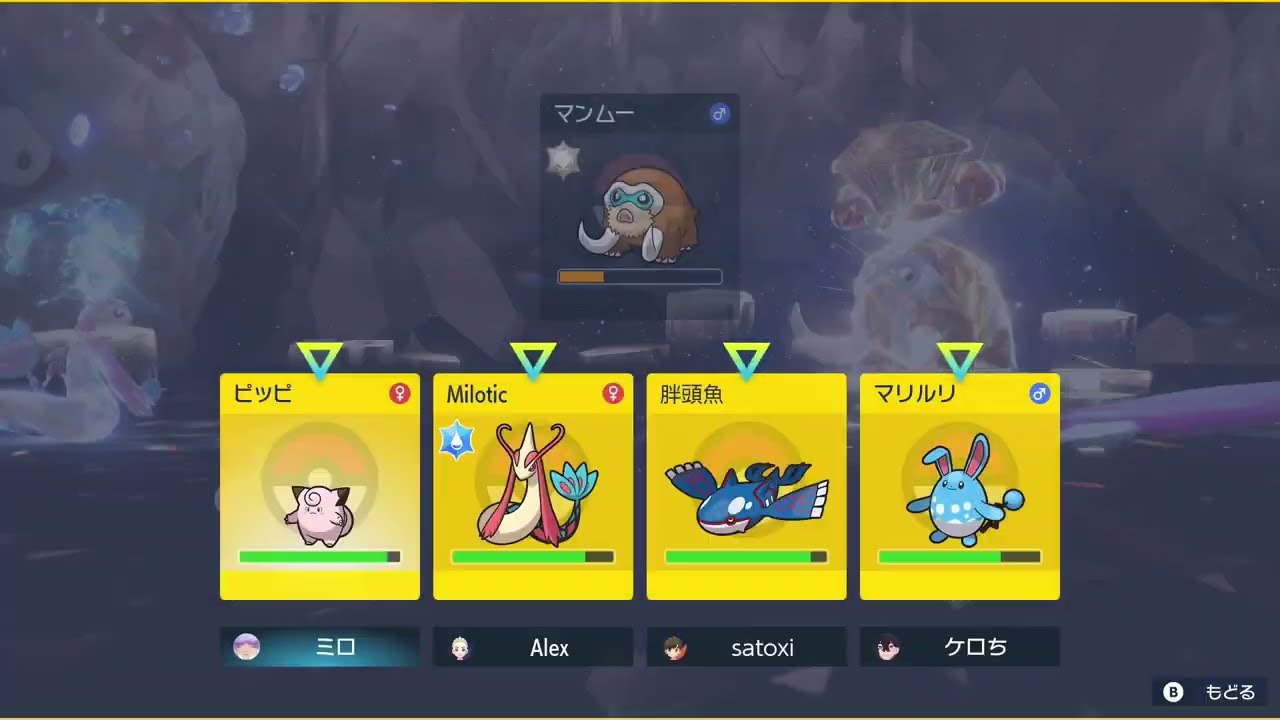
Task: Click the male gender icon on マリルリ
Action: pos(1038,394)
